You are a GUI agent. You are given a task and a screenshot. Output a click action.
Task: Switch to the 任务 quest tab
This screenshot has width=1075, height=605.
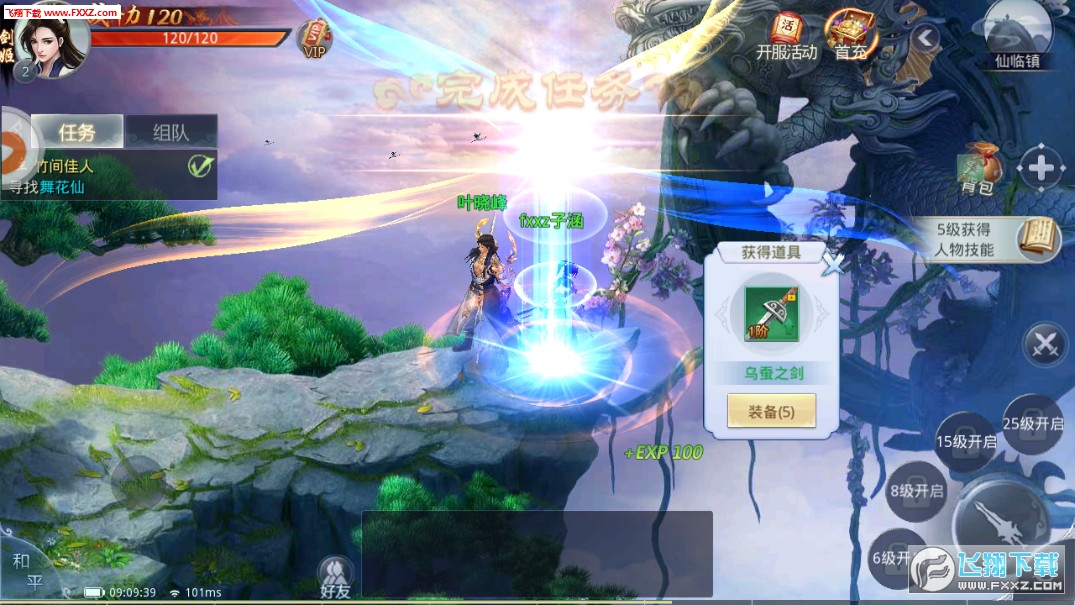77,132
